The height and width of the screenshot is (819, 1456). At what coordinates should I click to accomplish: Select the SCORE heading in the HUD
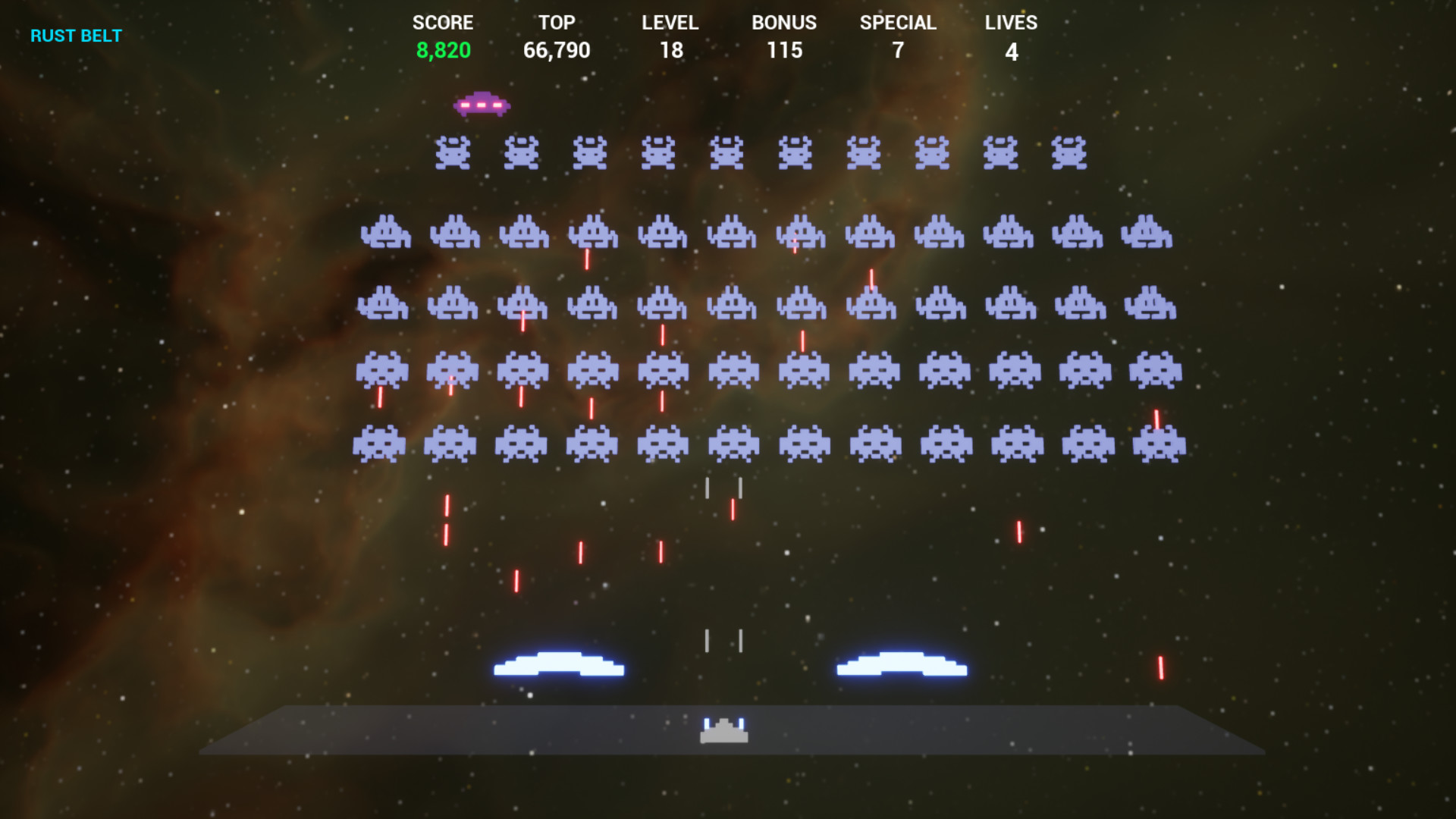(444, 22)
